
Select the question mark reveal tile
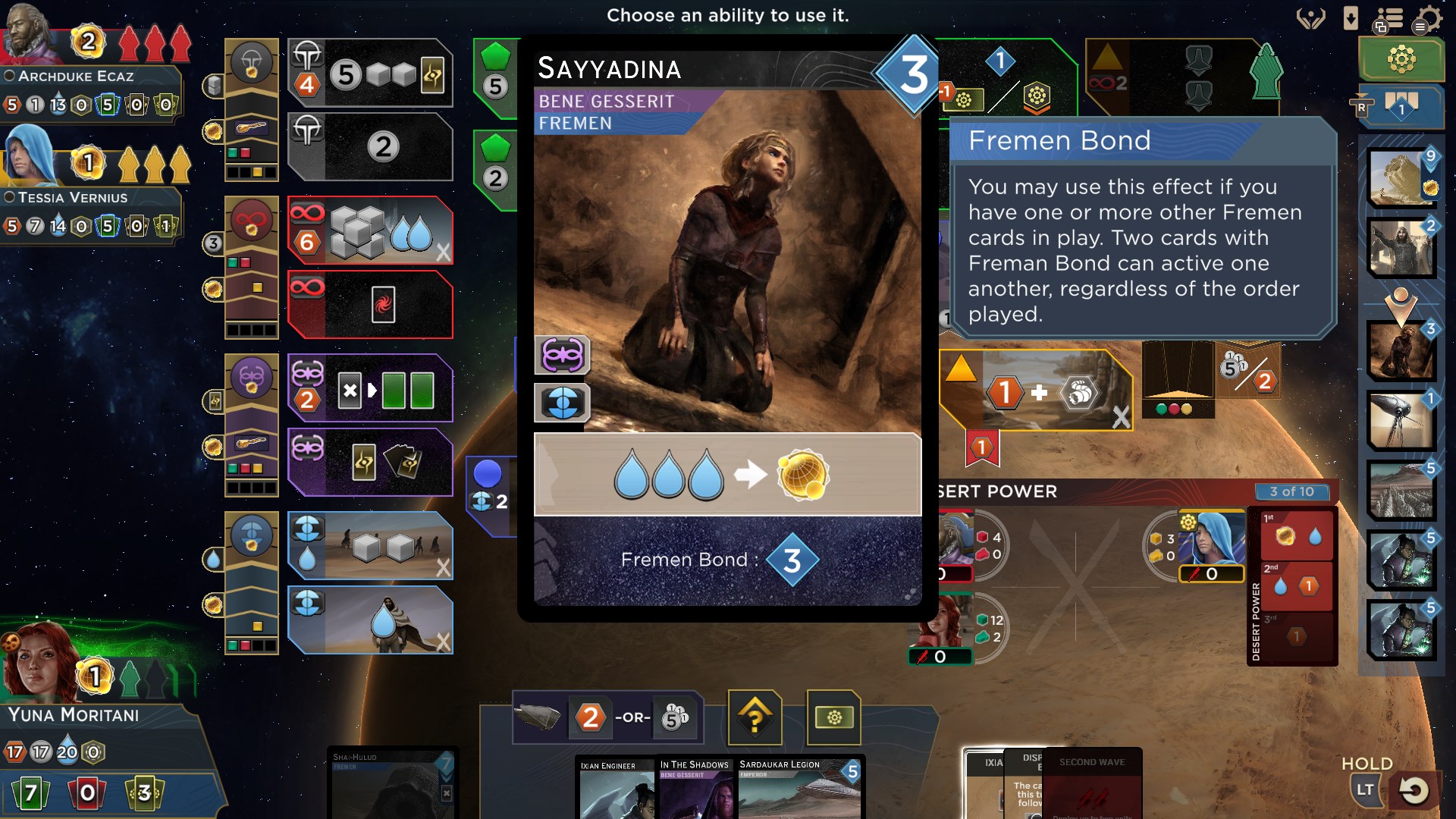point(755,718)
